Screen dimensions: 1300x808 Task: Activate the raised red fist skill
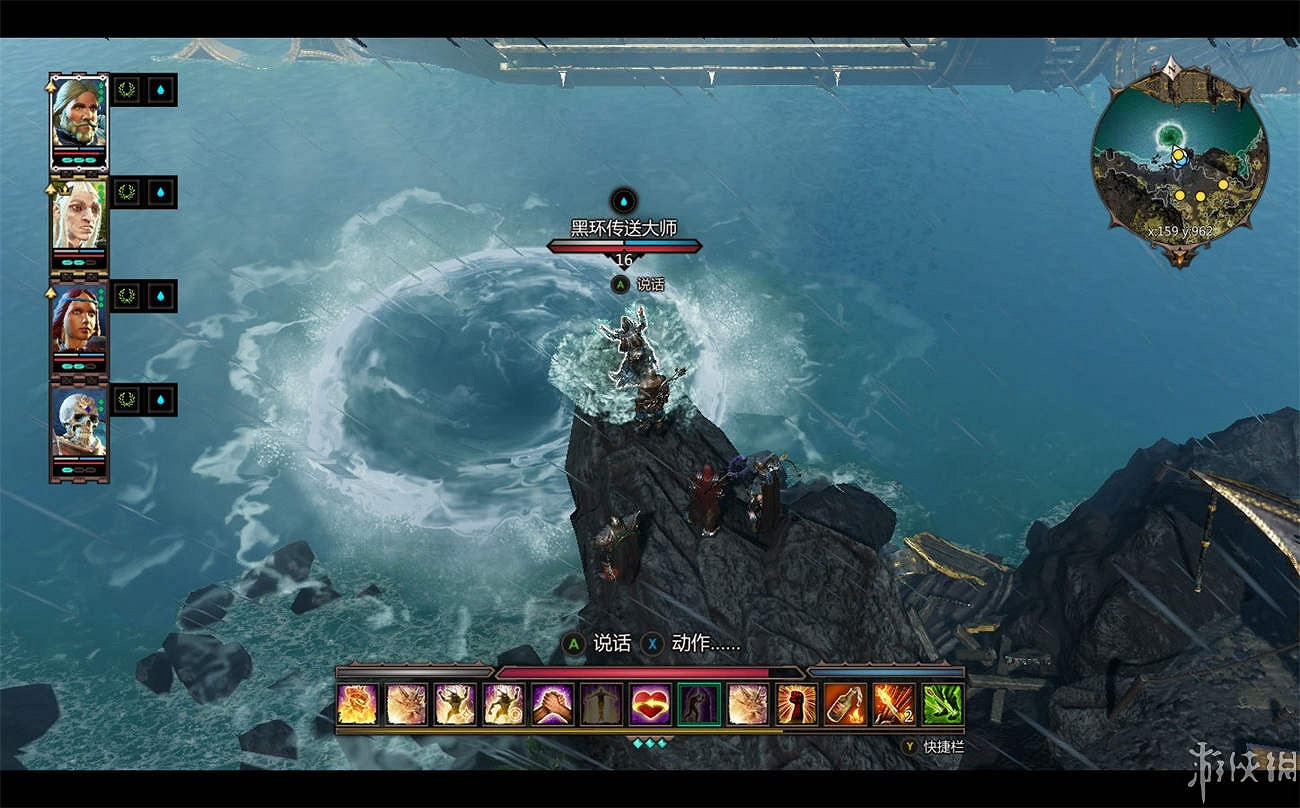coord(796,704)
